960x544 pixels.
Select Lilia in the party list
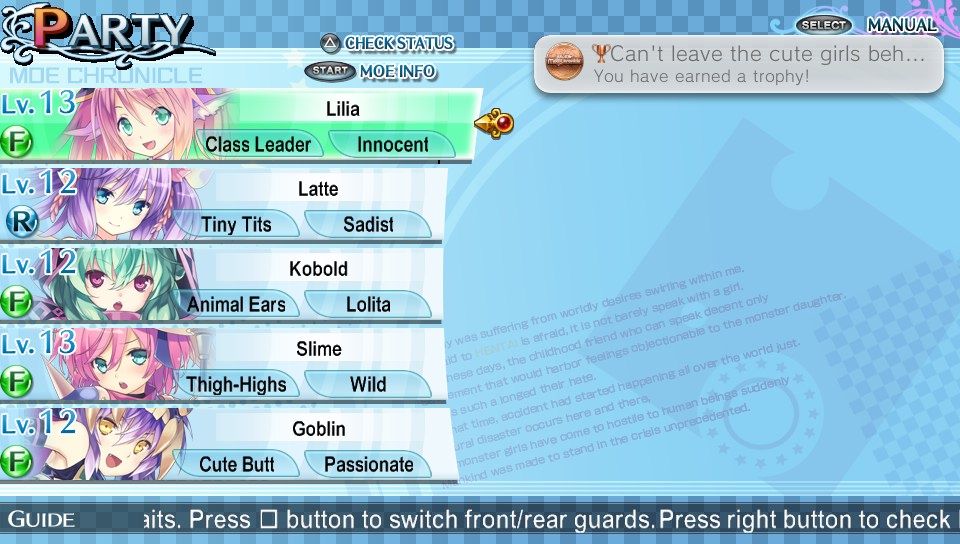pyautogui.click(x=342, y=108)
